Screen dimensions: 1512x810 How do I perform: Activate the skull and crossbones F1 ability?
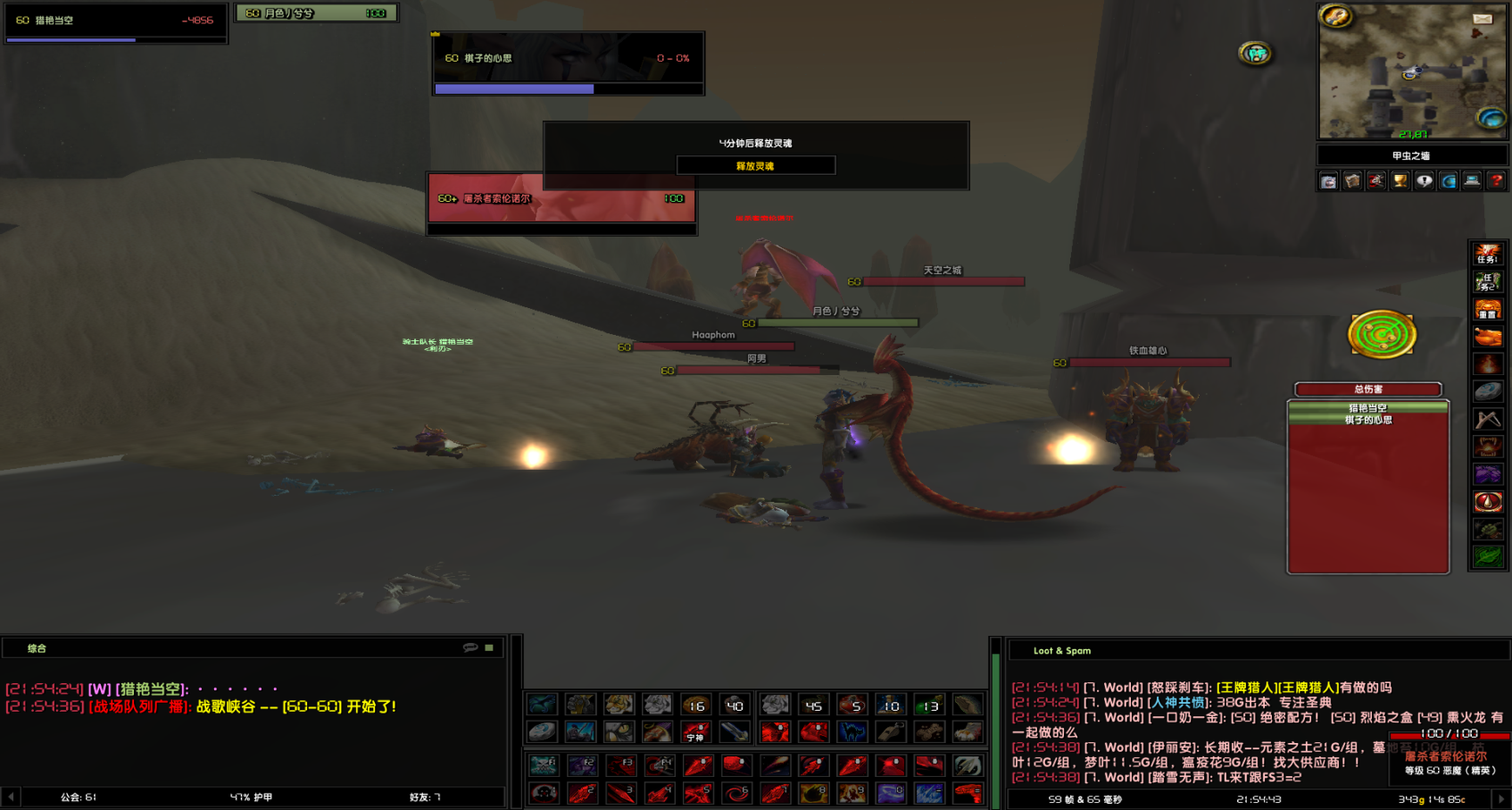543,765
